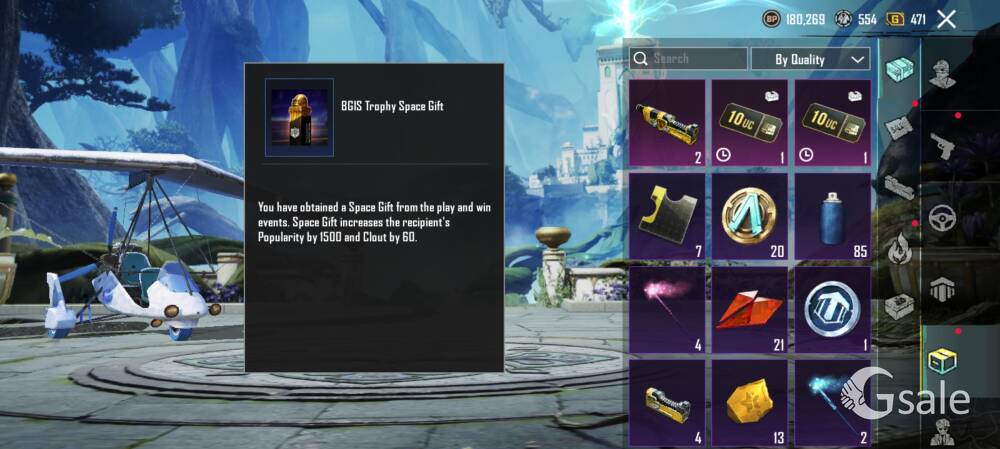Image resolution: width=1000 pixels, height=449 pixels.
Task: Open the puzzle piece category tab
Action: [x=900, y=126]
